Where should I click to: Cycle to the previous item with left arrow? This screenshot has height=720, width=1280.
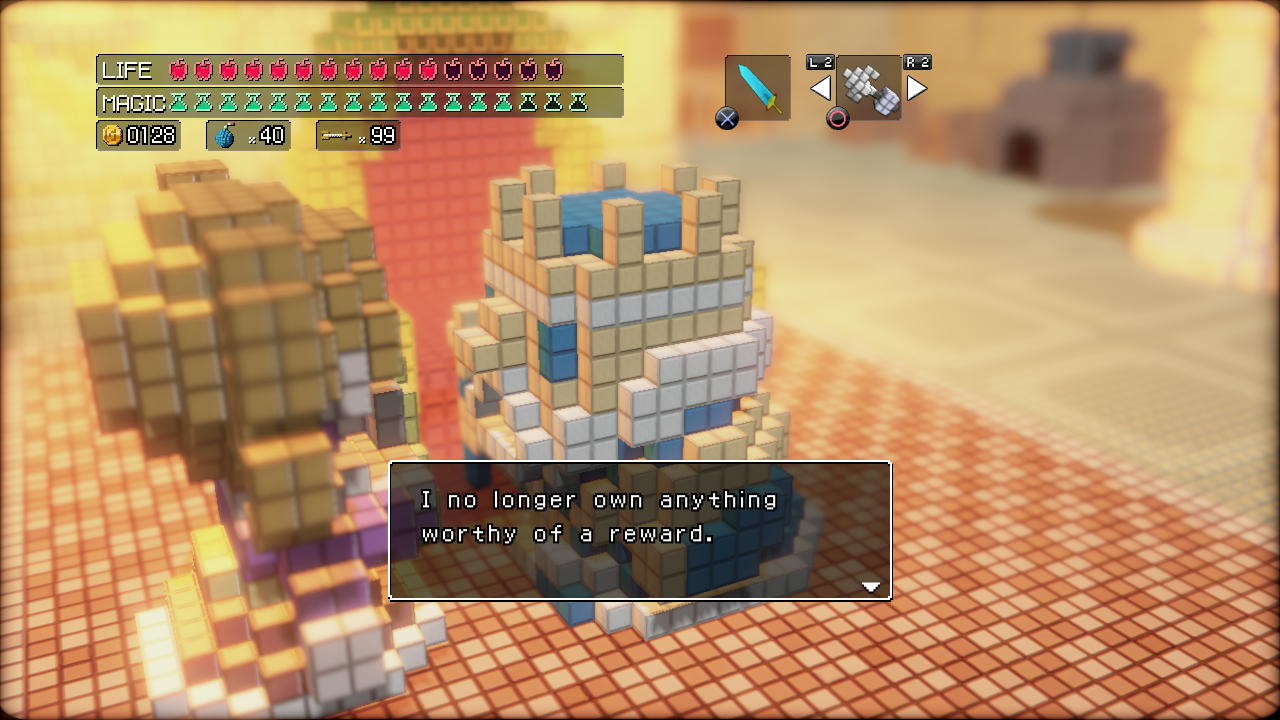[821, 89]
